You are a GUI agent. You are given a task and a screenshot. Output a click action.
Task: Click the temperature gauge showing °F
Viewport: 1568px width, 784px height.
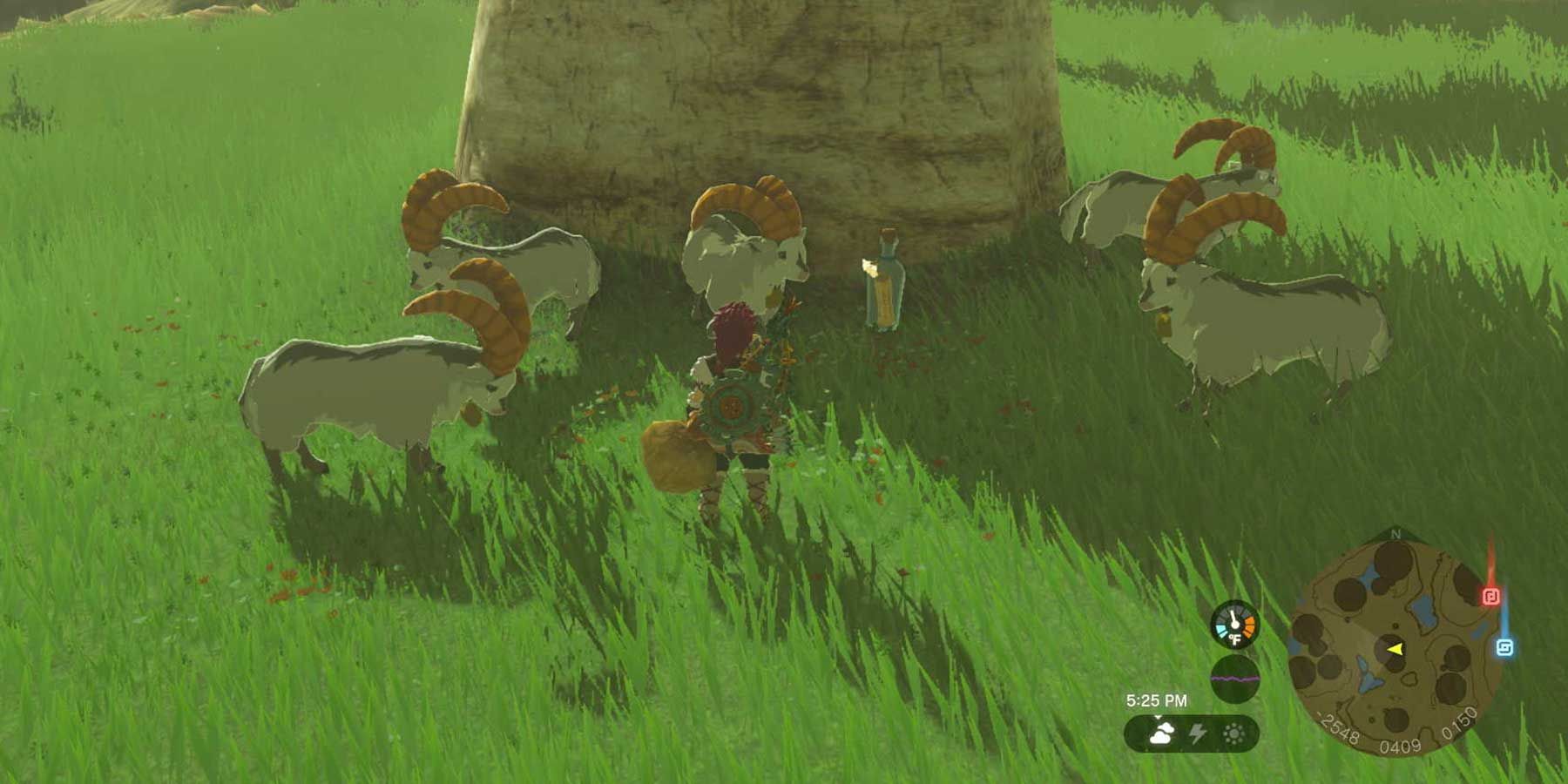pyautogui.click(x=1233, y=626)
